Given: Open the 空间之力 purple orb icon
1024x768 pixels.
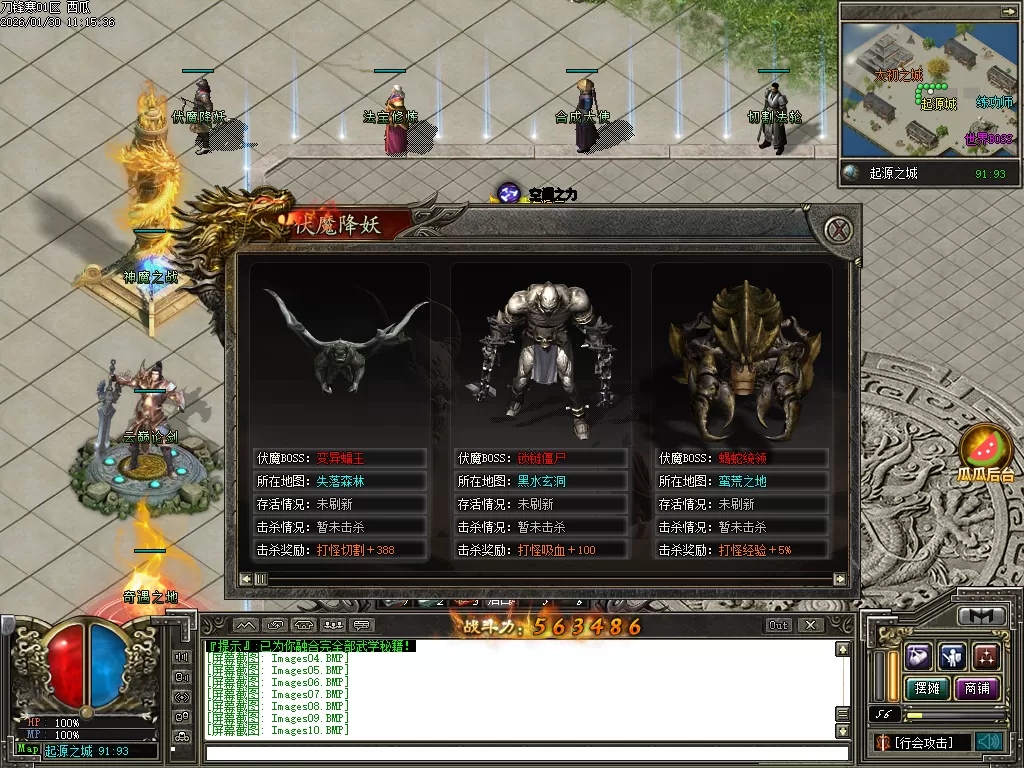Looking at the screenshot, I should 510,193.
